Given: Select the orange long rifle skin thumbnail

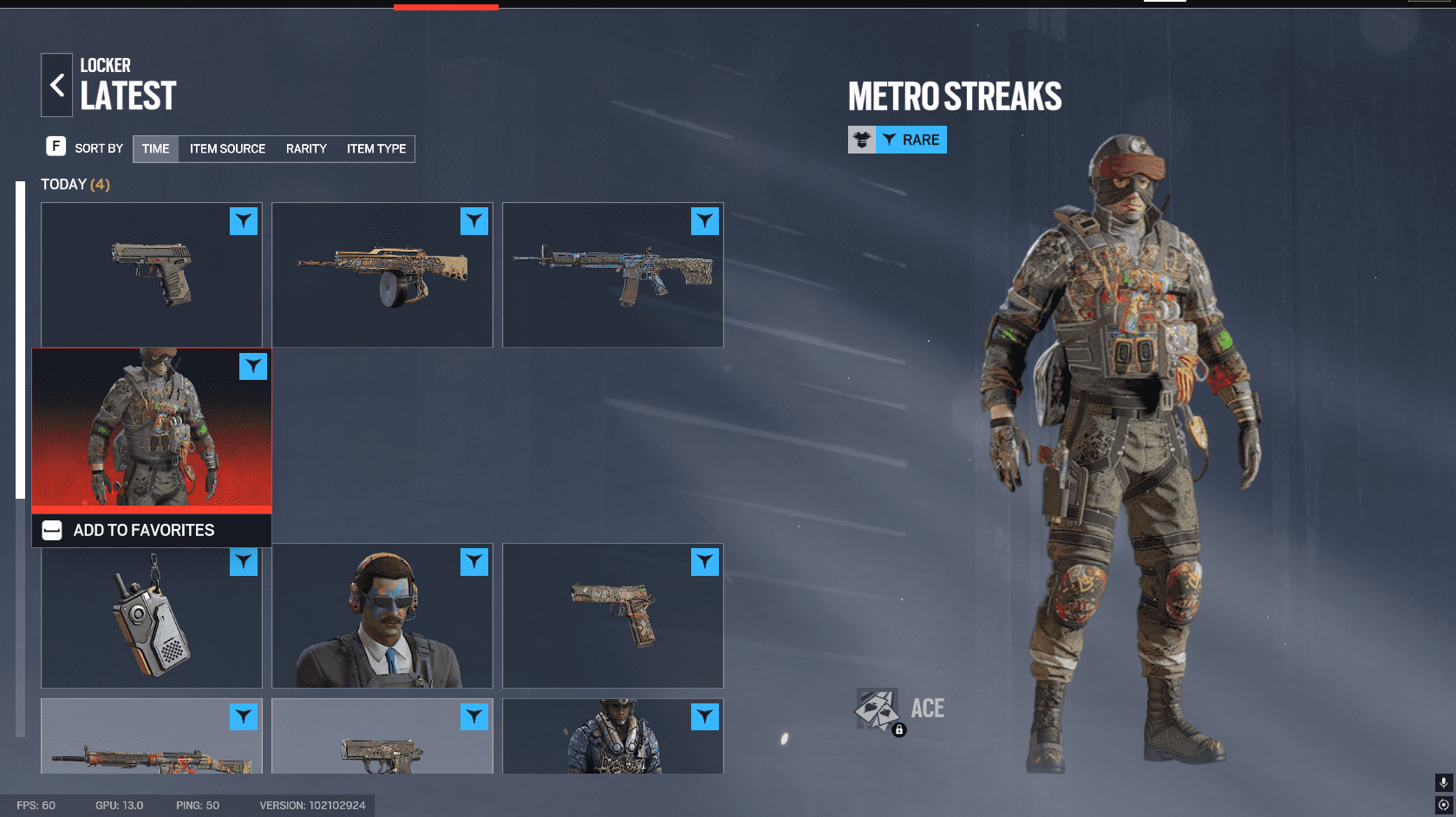Looking at the screenshot, I should coord(151,739).
